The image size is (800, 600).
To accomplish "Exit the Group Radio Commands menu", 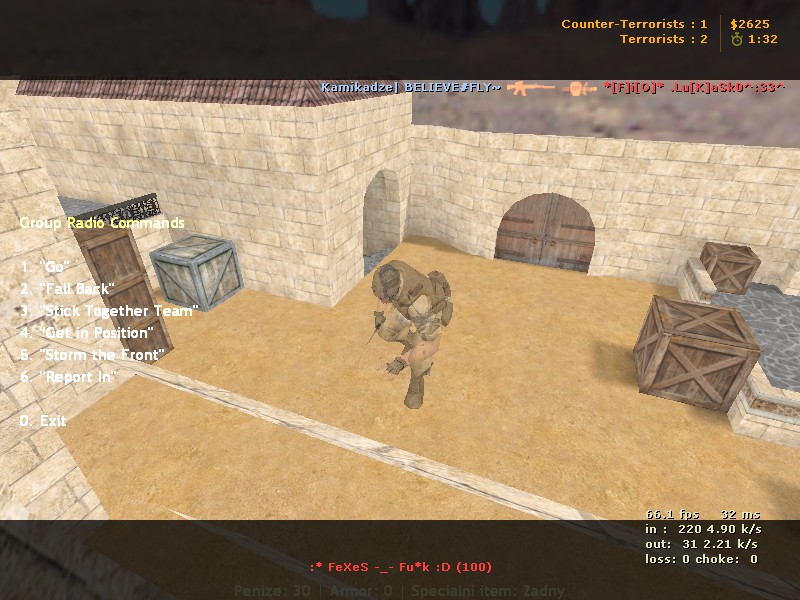I will pos(43,421).
